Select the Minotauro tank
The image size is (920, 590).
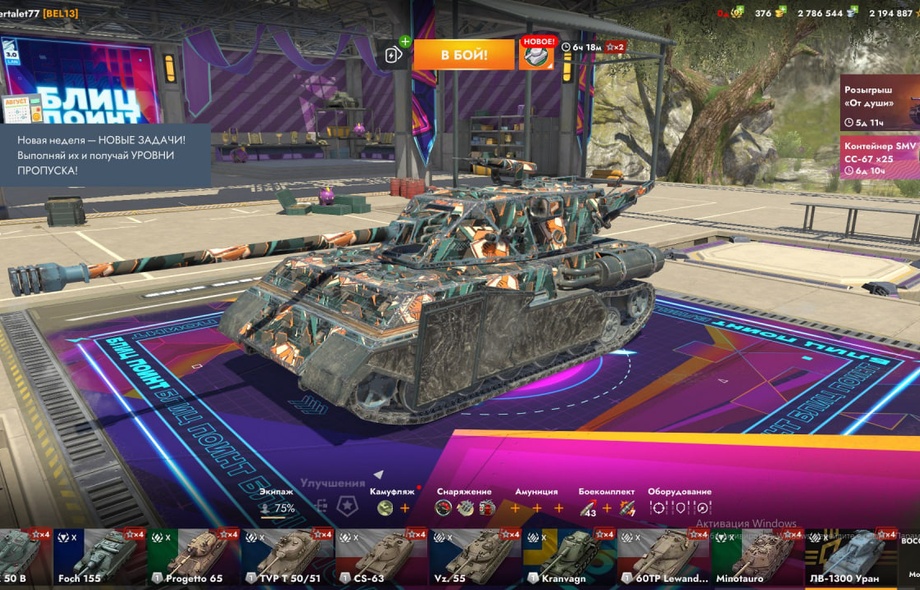757,557
